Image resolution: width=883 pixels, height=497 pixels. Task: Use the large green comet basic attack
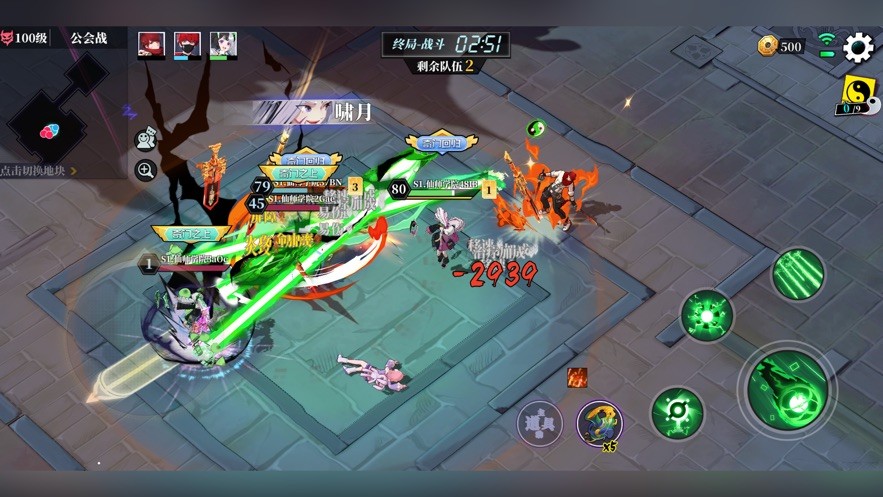point(787,389)
